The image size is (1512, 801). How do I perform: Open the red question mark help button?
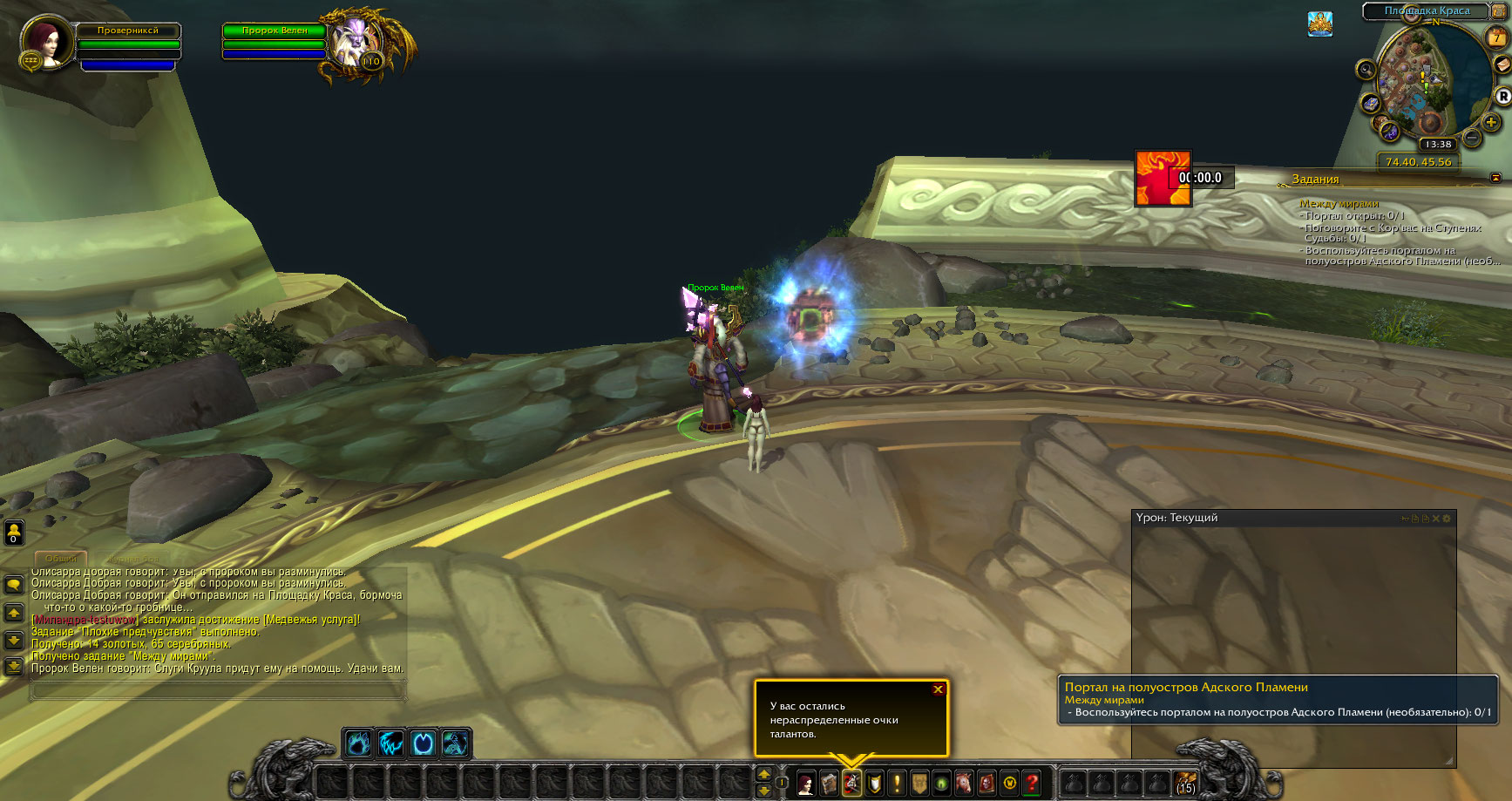tap(1032, 784)
